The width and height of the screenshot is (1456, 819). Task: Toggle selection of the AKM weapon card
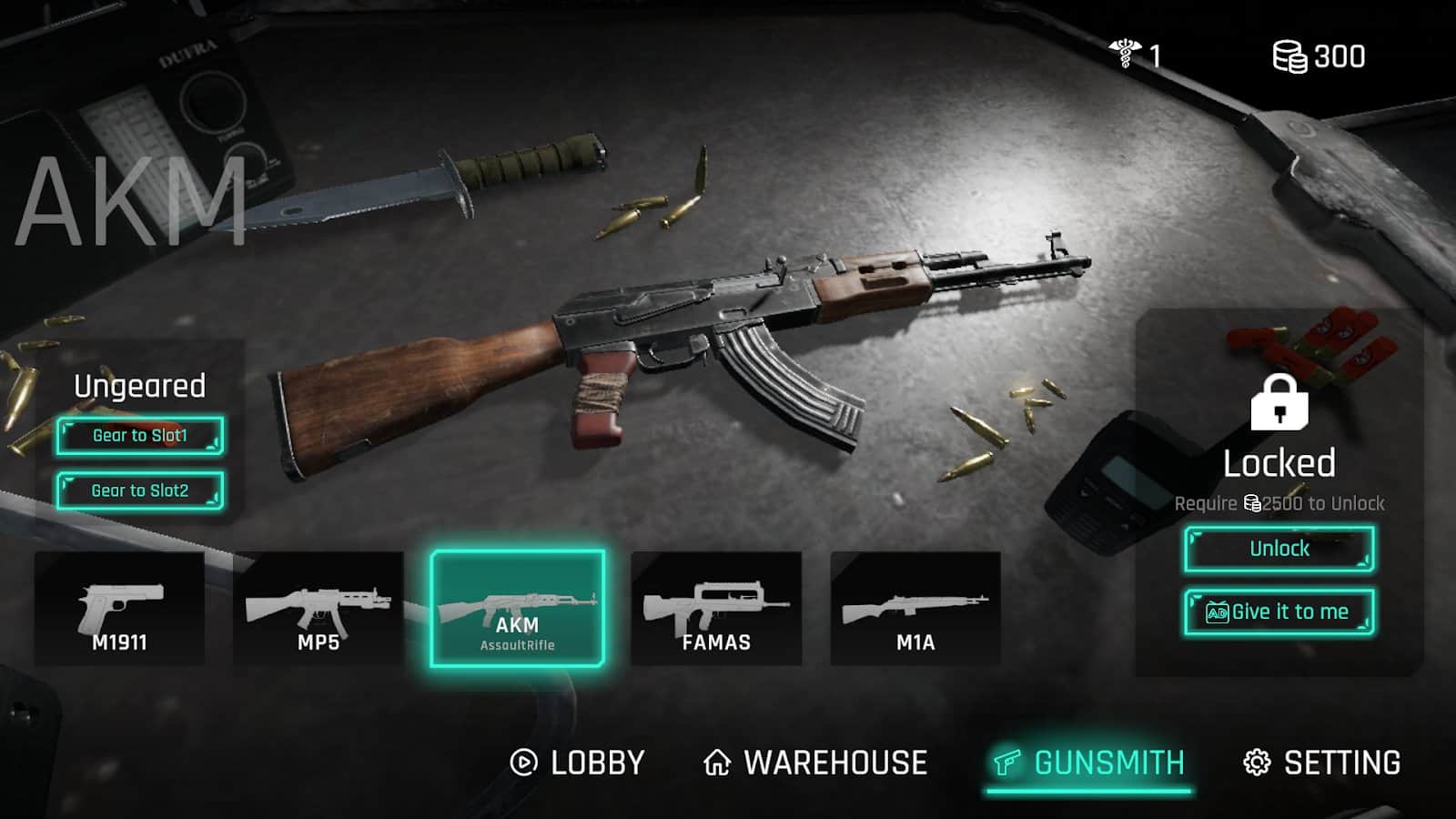tap(519, 605)
